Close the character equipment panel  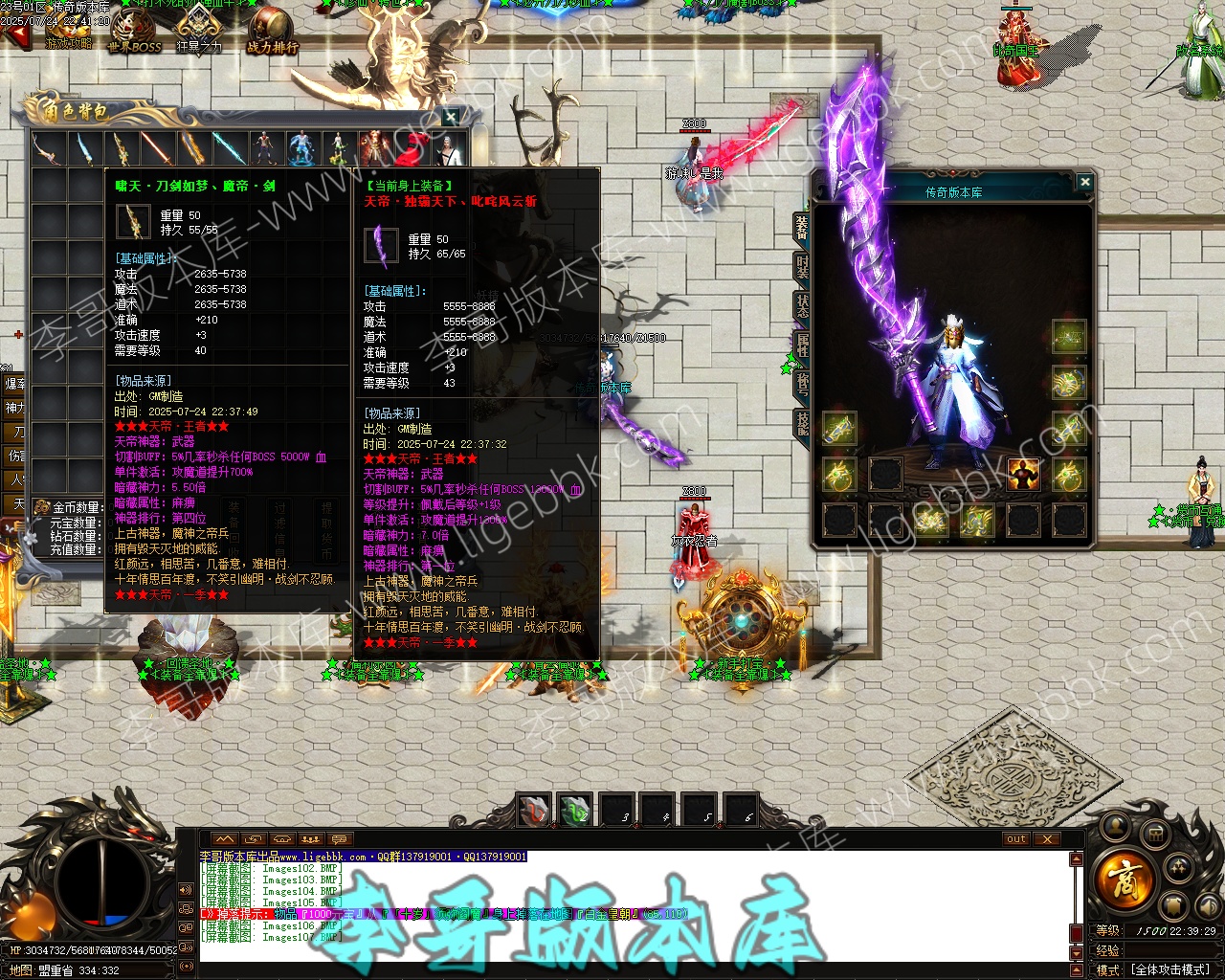[1084, 182]
